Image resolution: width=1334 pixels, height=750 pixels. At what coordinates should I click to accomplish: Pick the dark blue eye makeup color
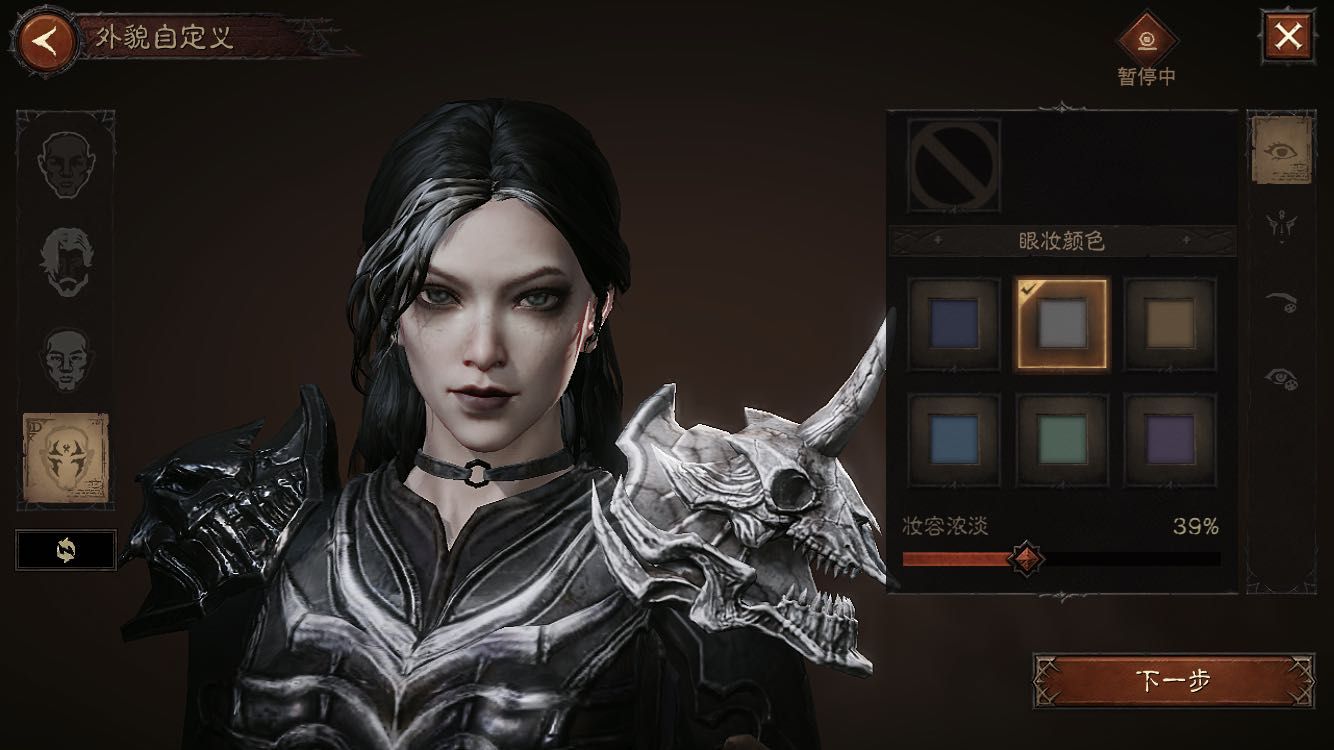pos(954,324)
